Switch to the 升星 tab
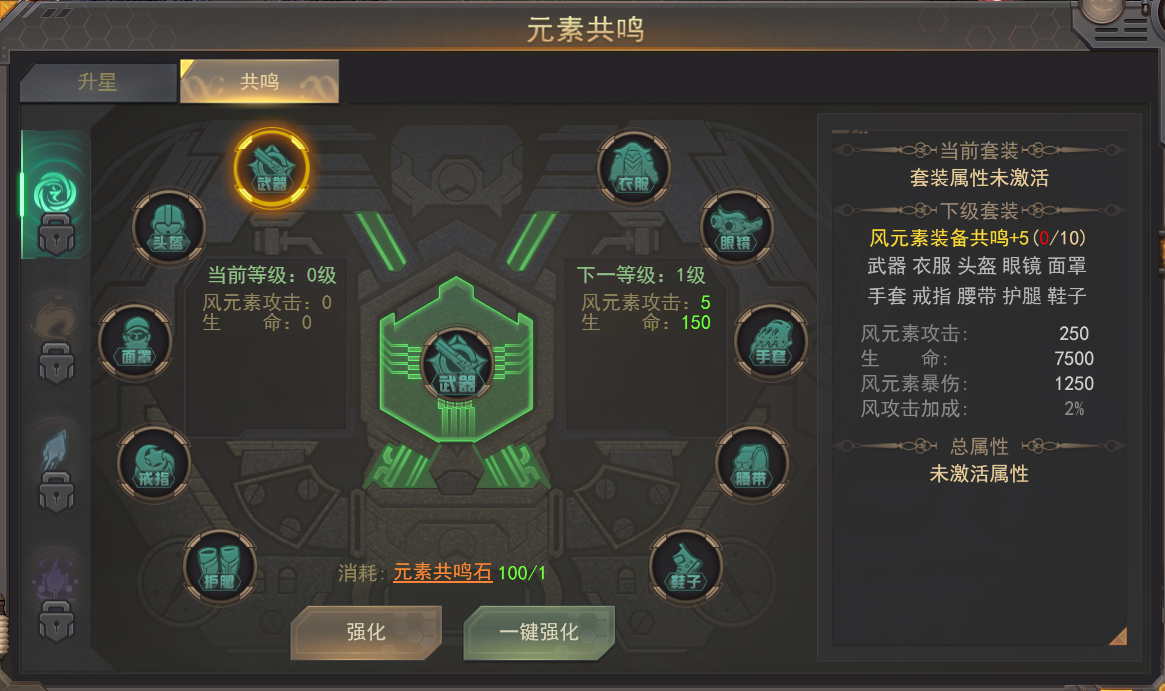Screen dimensions: 1165x691 [97, 83]
